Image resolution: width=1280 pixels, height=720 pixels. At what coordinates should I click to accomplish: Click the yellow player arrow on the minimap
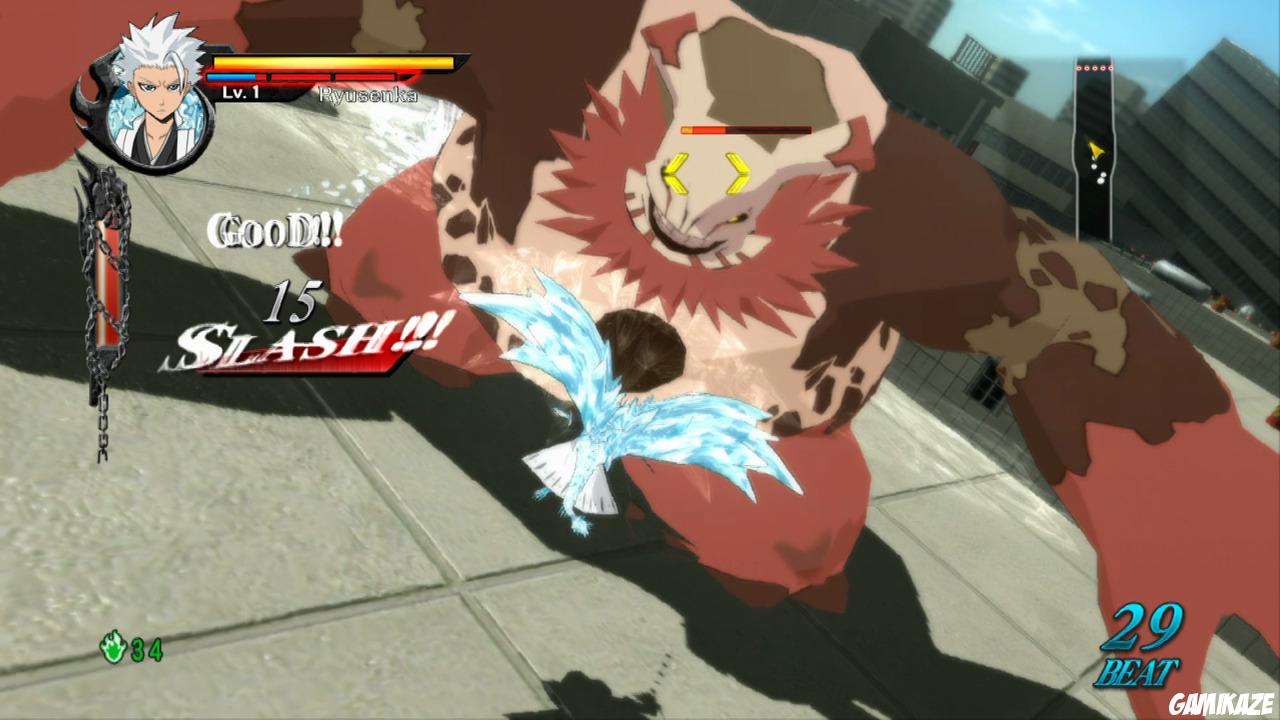1096,148
